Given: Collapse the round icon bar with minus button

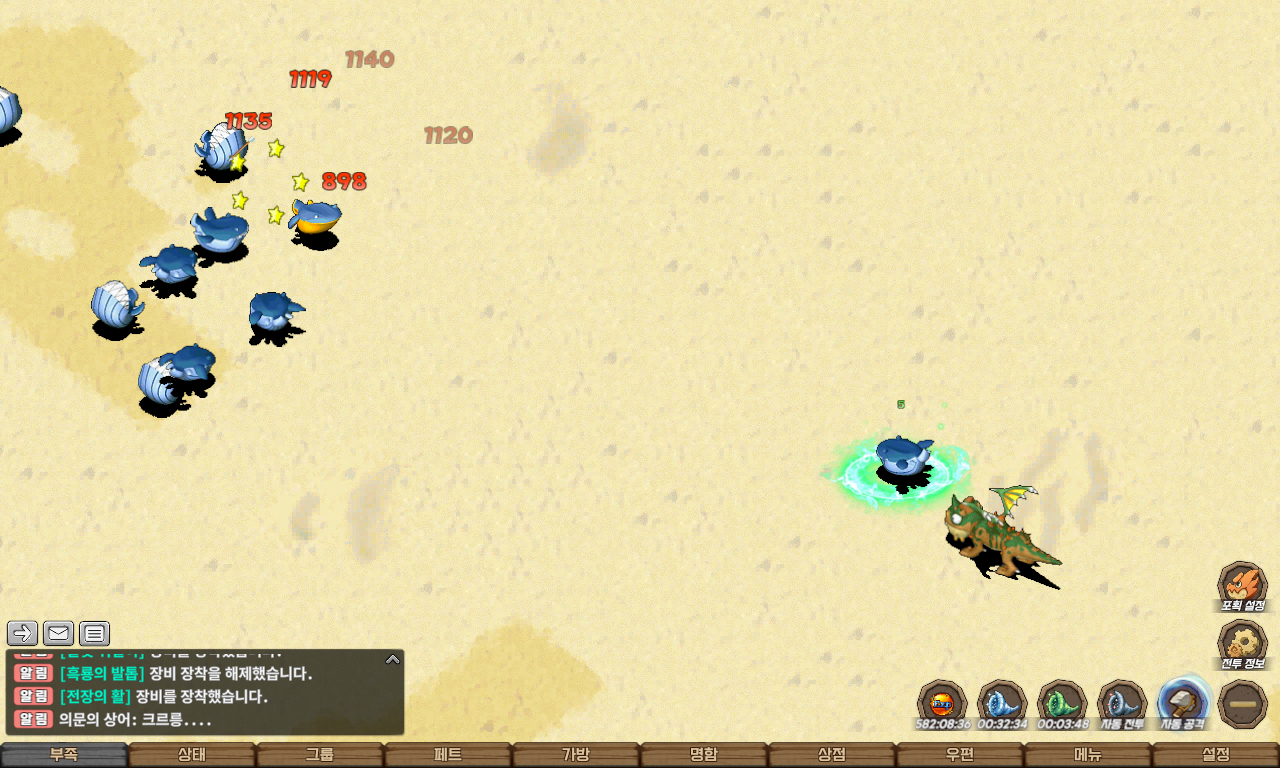Looking at the screenshot, I should [x=1243, y=704].
